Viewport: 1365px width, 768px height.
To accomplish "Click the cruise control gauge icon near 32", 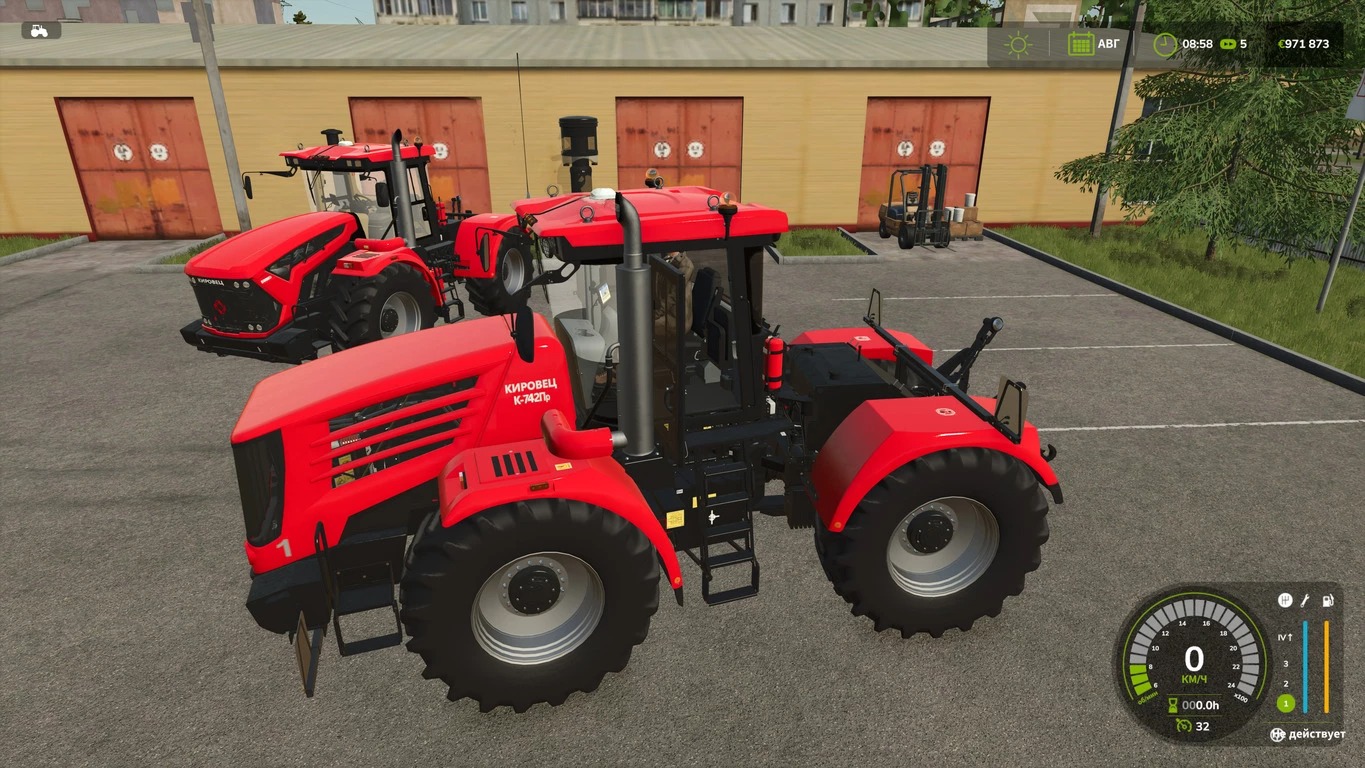I will pyautogui.click(x=1183, y=725).
